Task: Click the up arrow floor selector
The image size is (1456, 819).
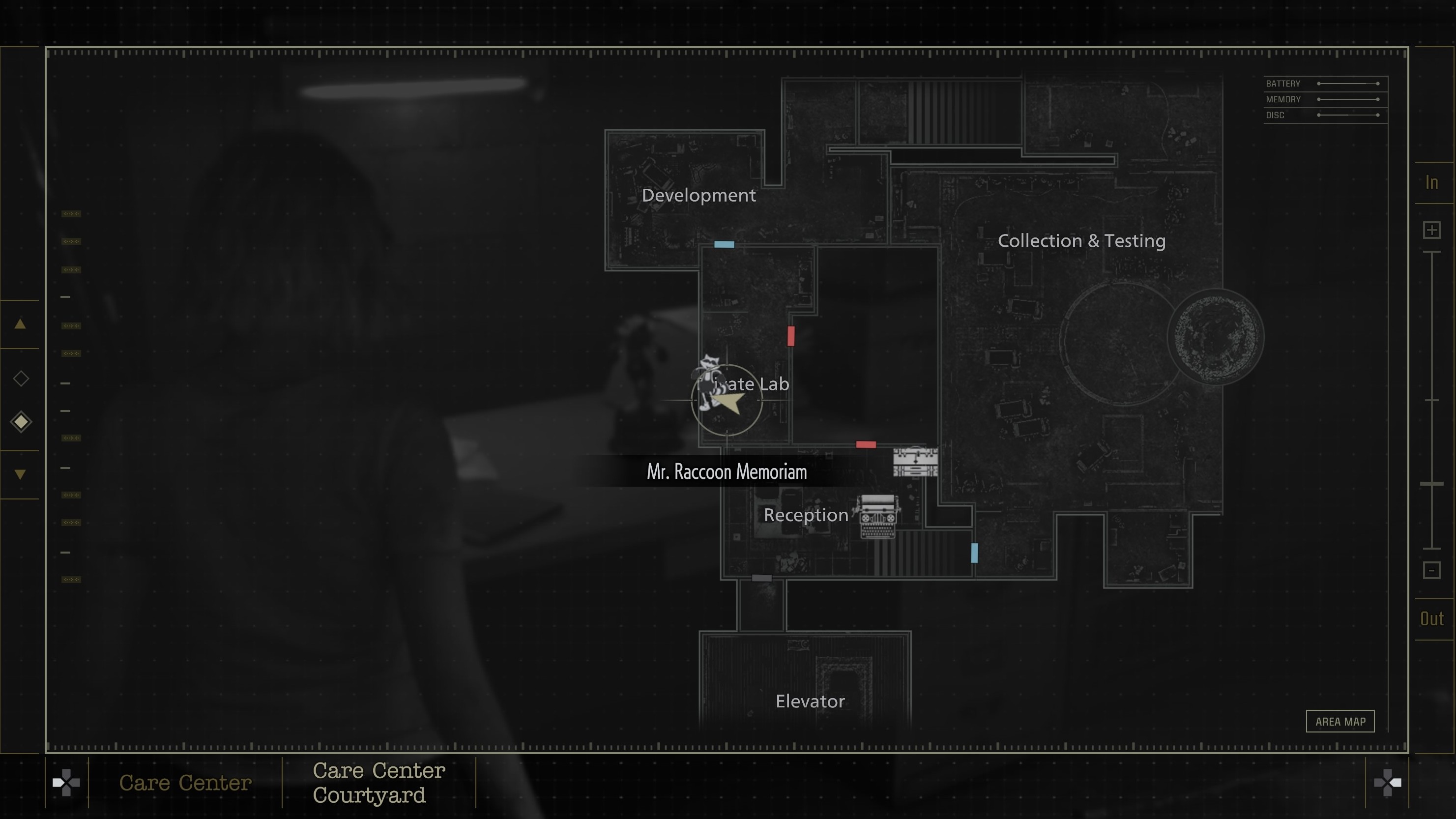Action: [x=20, y=323]
